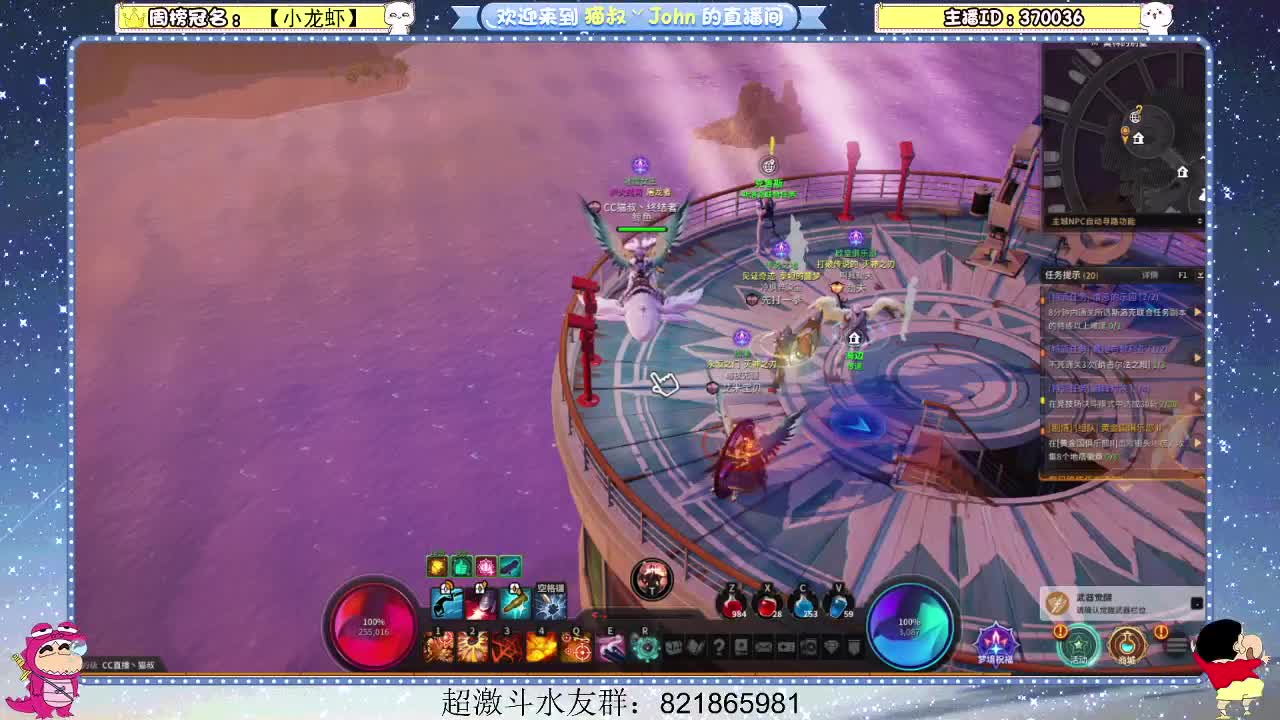Open the question mark help menu
1280x720 pixels.
pyautogui.click(x=718, y=645)
